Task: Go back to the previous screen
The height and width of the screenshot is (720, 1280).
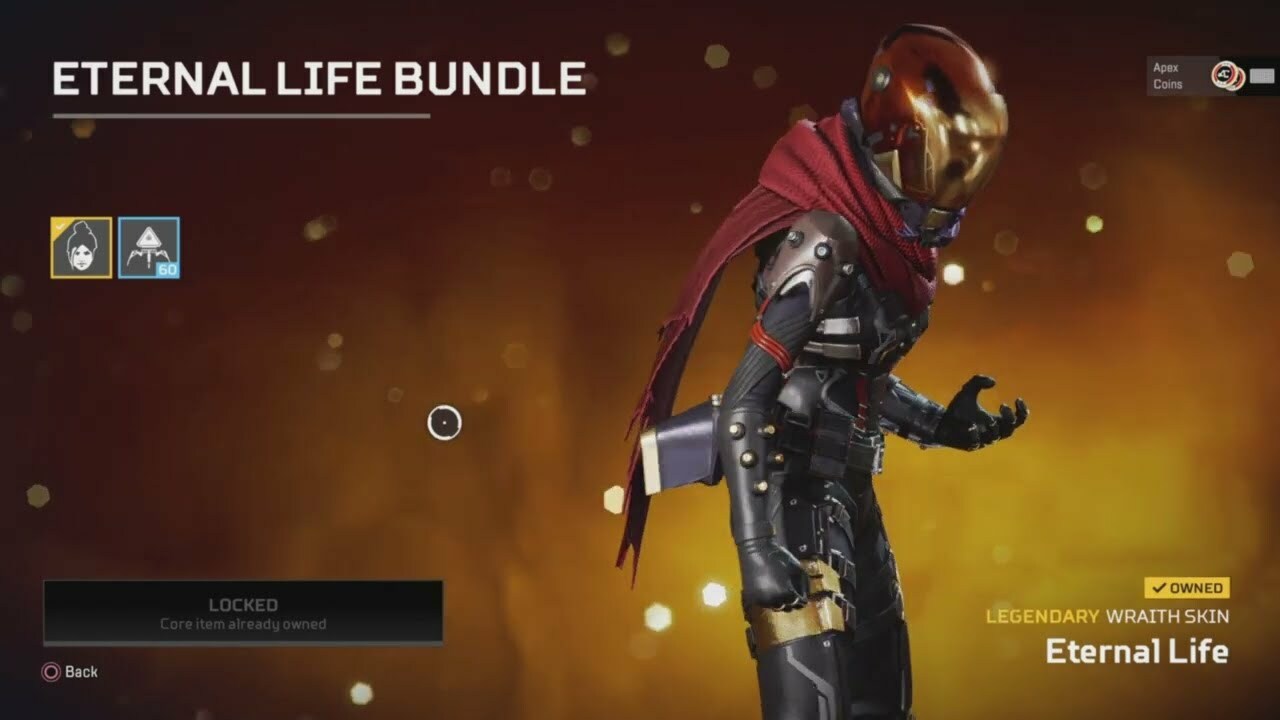Action: (70, 672)
